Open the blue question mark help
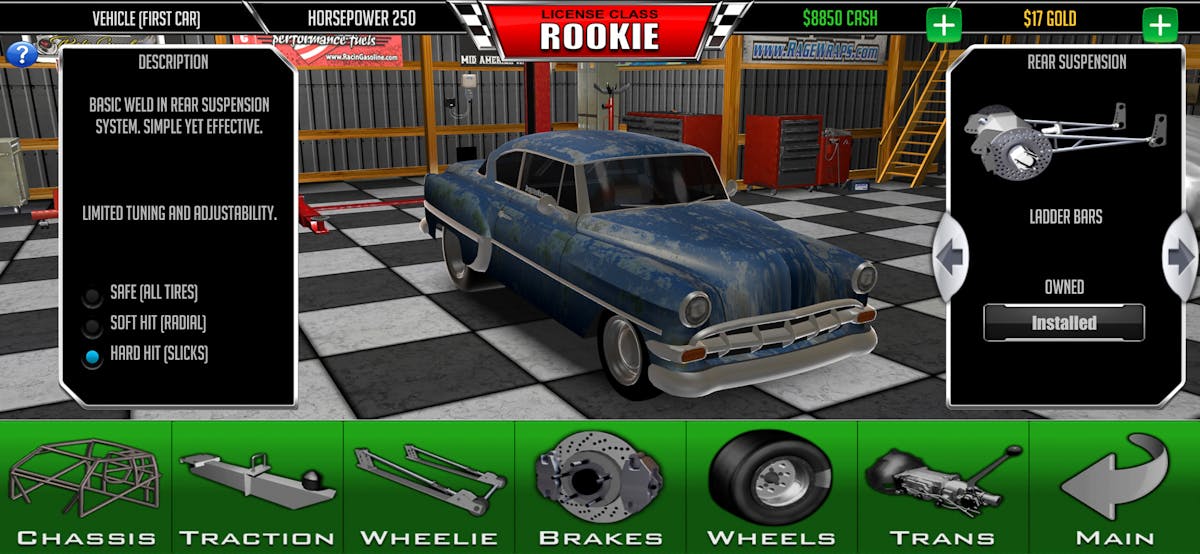The image size is (1200, 554). [21, 54]
